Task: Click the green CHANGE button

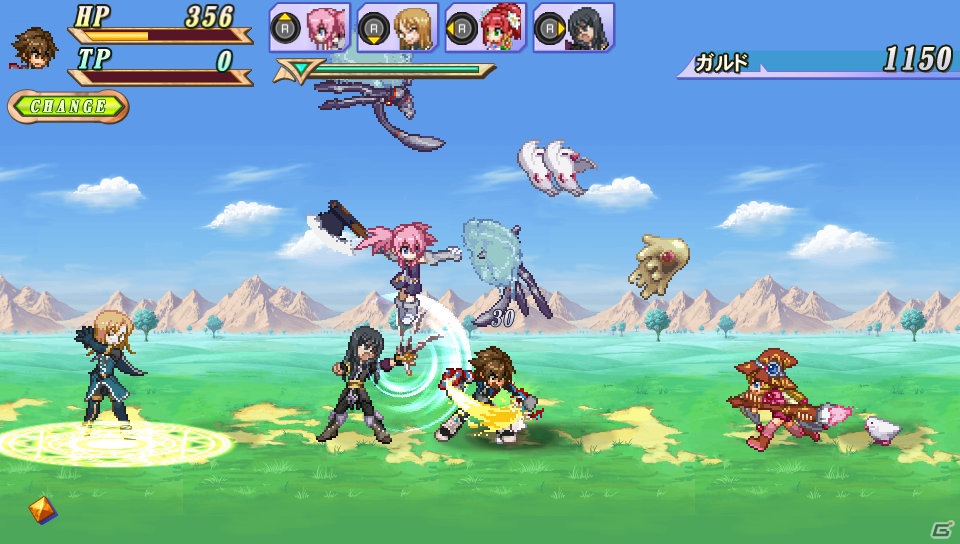Action: click(68, 106)
